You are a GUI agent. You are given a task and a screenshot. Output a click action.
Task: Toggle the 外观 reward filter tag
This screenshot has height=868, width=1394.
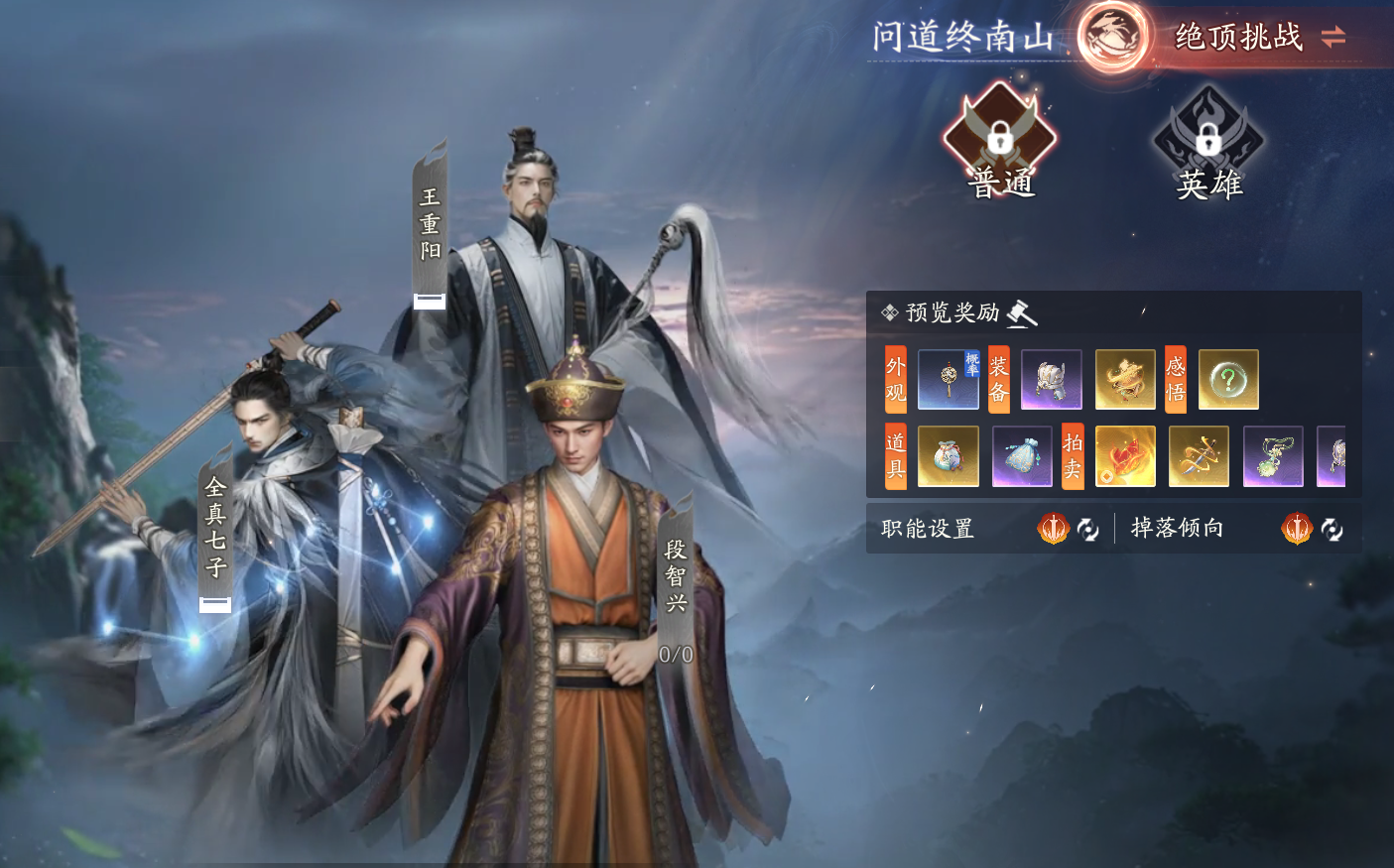[894, 379]
